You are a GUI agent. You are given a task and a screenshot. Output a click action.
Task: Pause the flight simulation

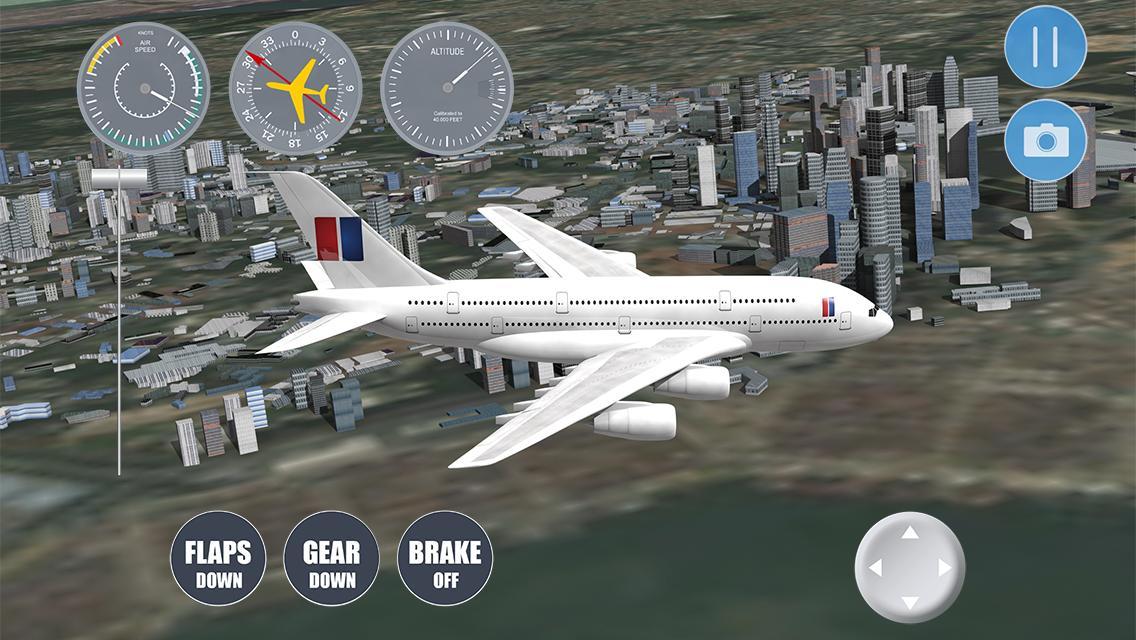coord(1045,47)
